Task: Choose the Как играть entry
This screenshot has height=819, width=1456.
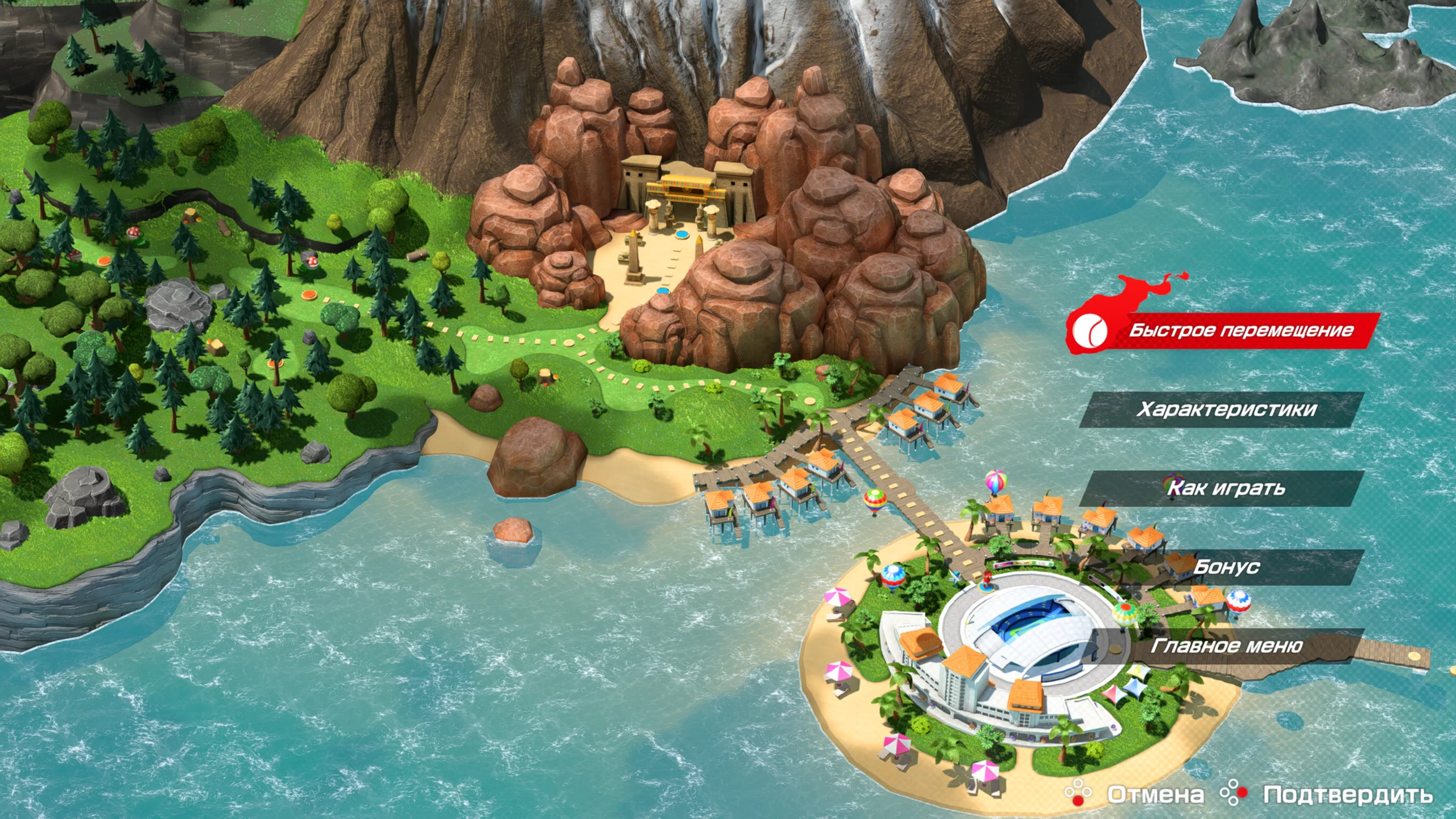Action: pos(1226,489)
